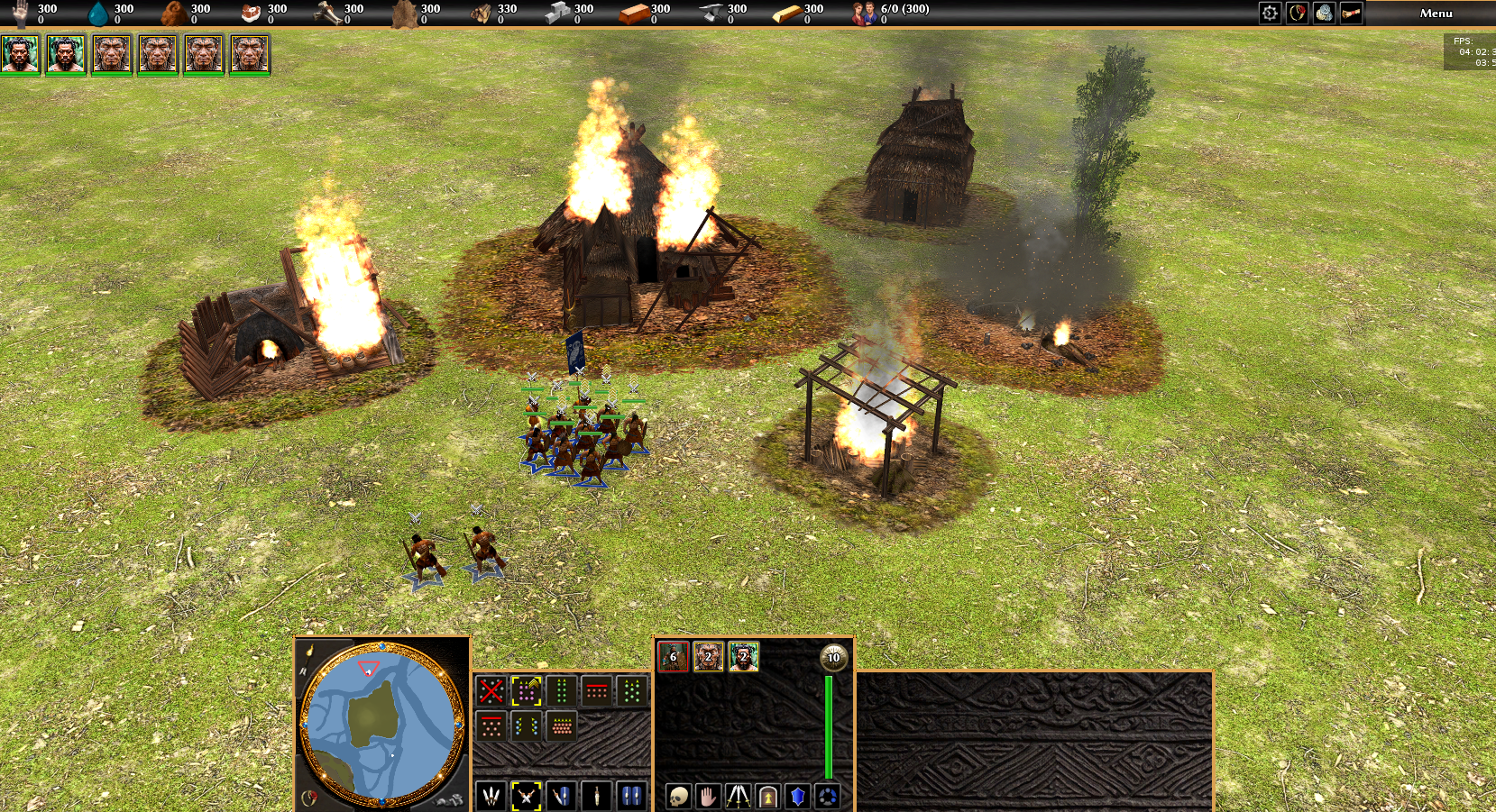
Task: Choose the blue flank formation
Action: coord(527,725)
